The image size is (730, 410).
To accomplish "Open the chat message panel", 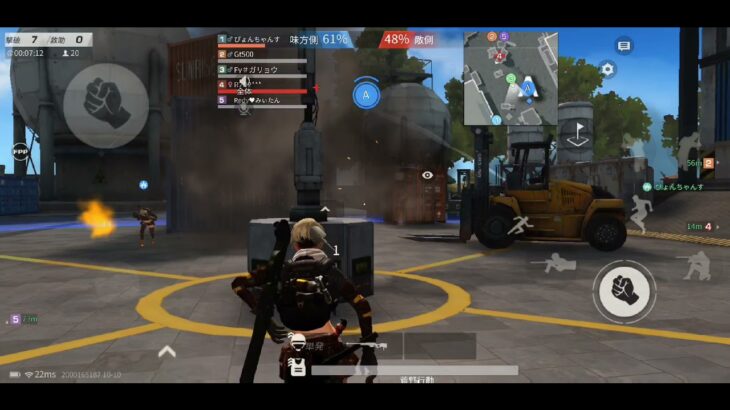I will 624,46.
